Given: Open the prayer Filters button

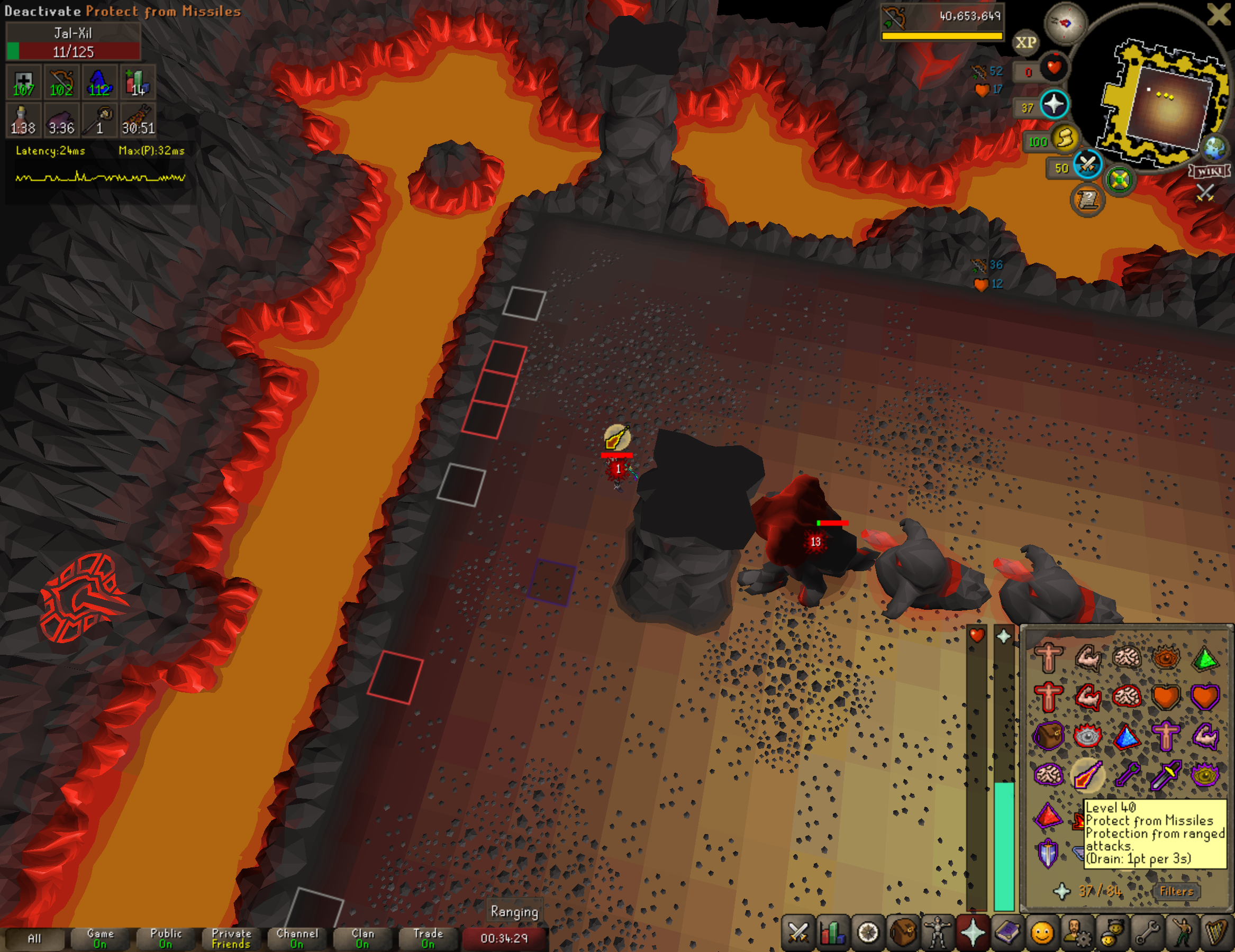Looking at the screenshot, I should point(1176,892).
